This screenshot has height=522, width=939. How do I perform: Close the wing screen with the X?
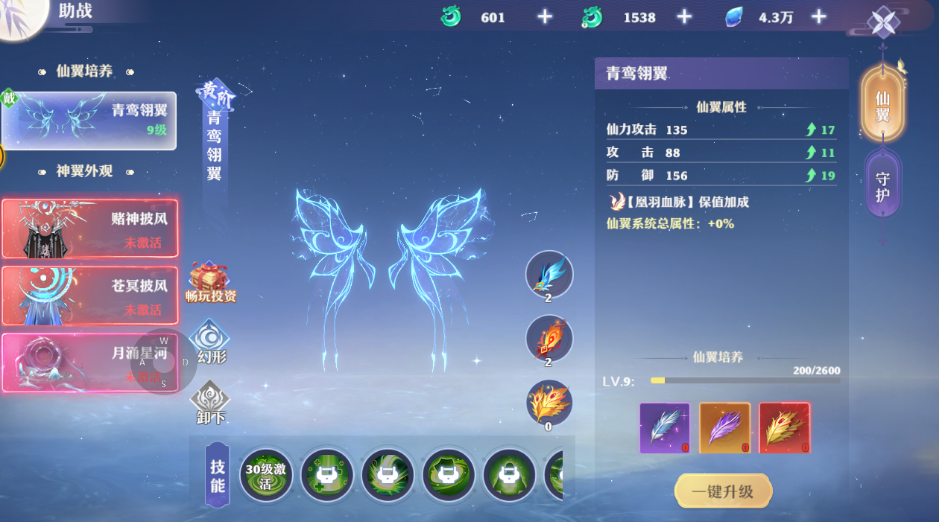[883, 22]
